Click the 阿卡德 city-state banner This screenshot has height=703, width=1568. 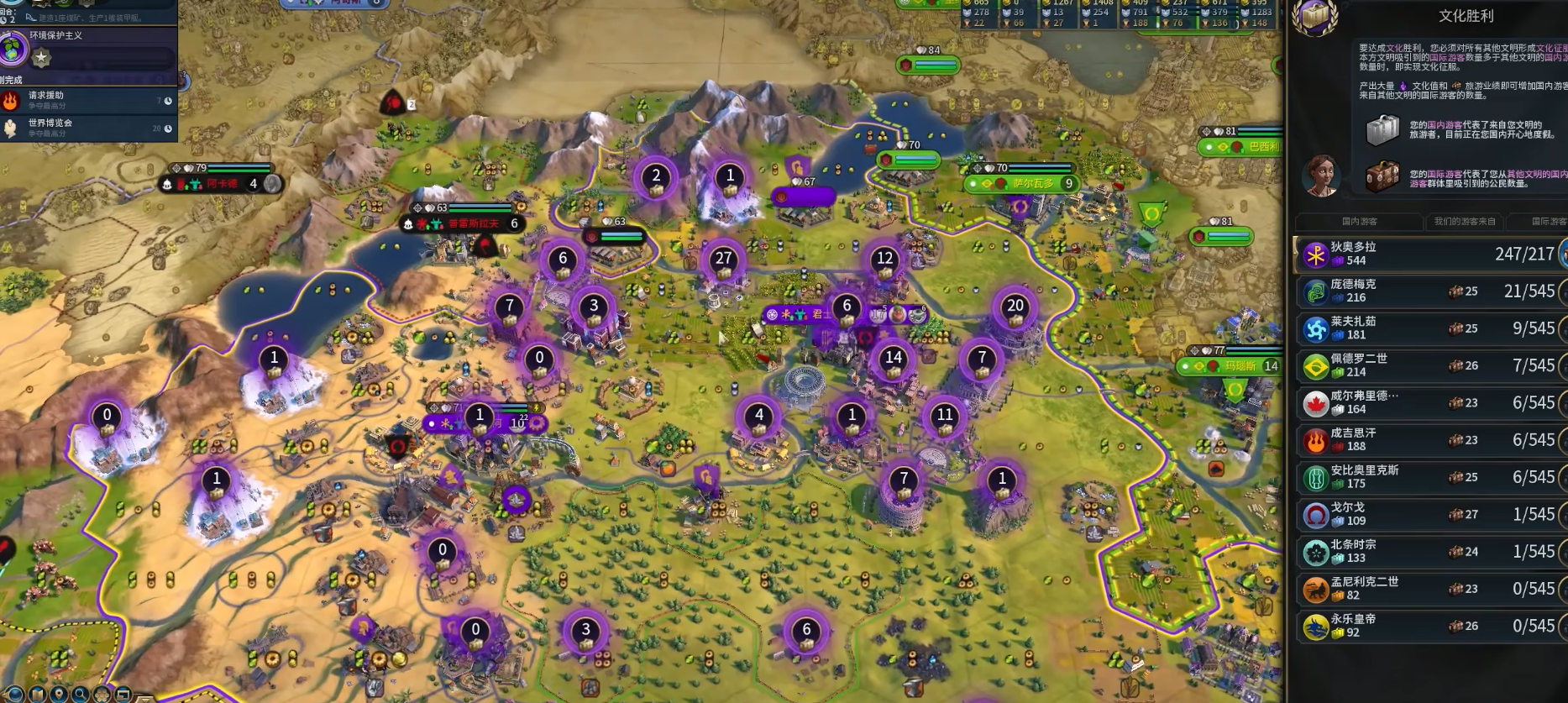[x=222, y=183]
